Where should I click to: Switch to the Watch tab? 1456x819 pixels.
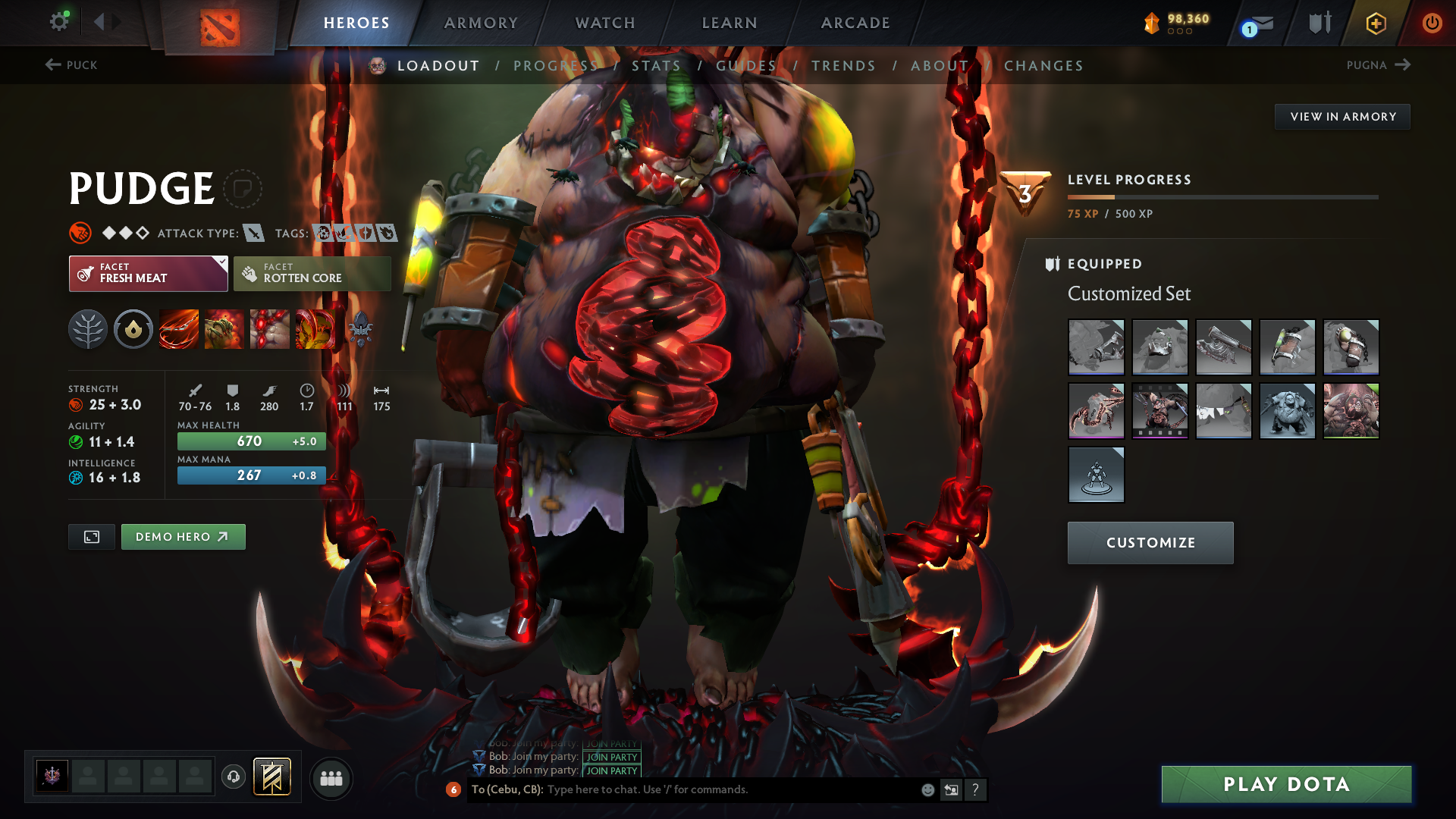(x=605, y=23)
